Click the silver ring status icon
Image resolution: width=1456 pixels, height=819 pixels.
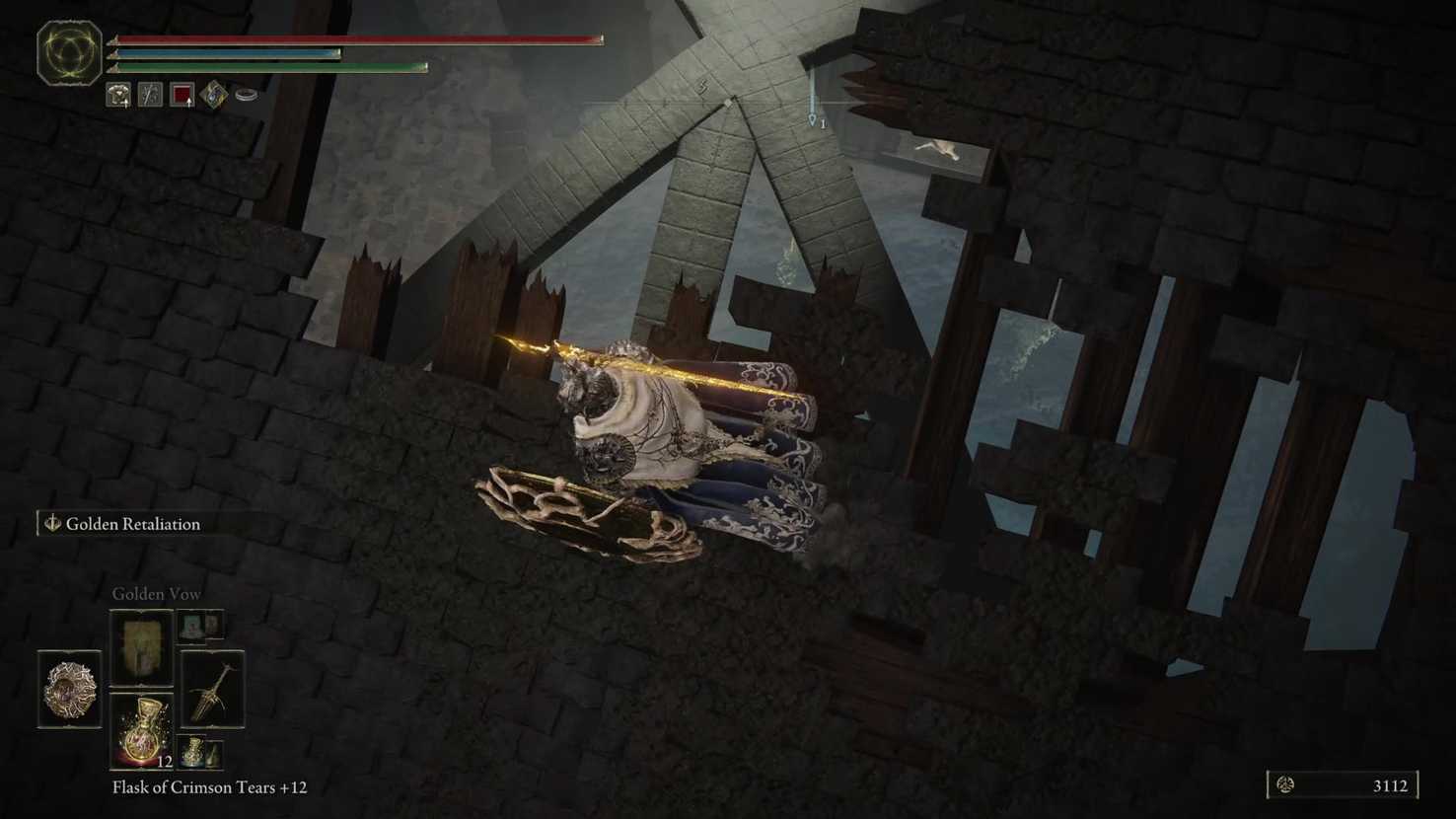247,95
